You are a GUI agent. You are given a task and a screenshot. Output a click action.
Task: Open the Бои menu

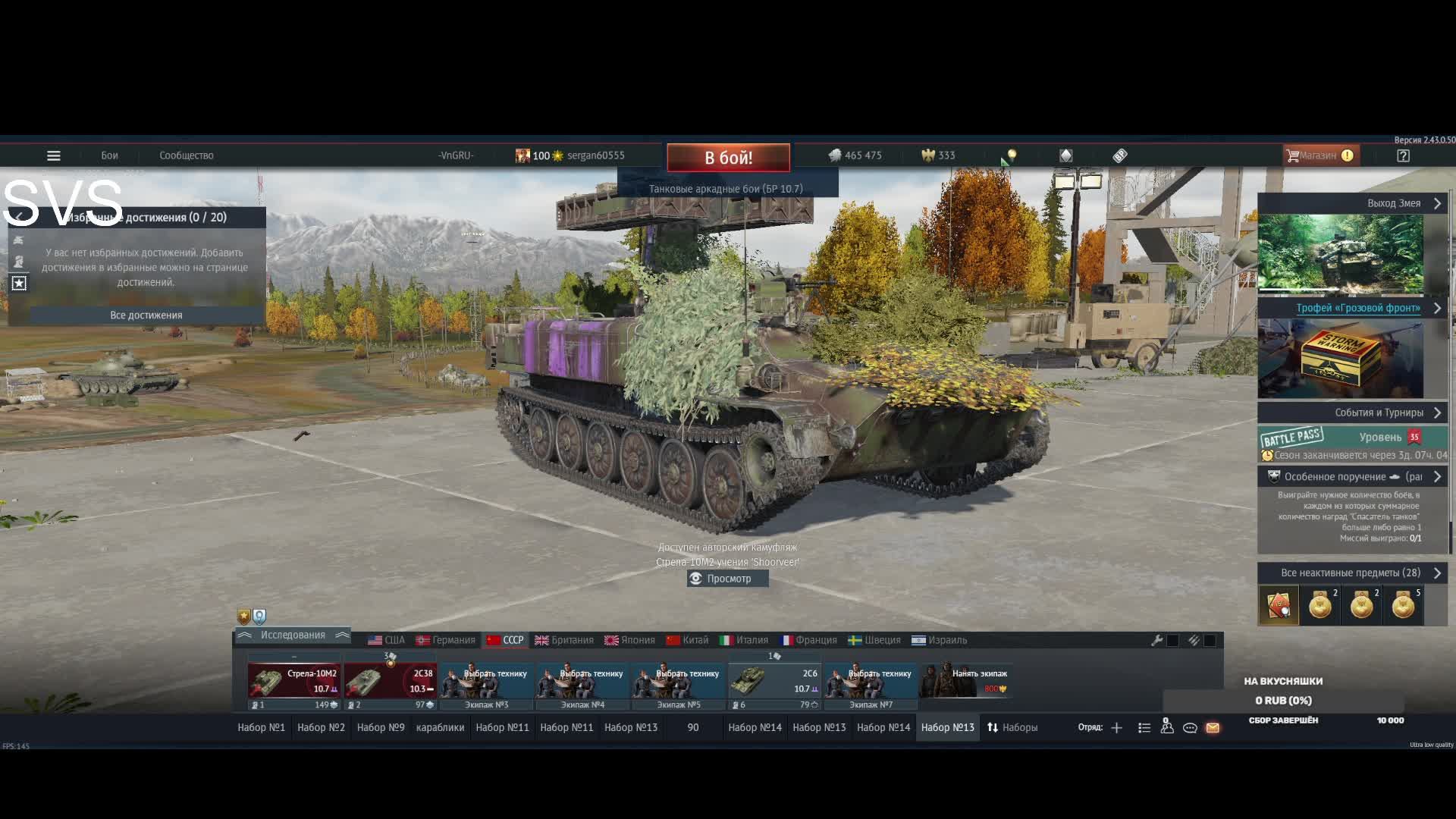[109, 155]
